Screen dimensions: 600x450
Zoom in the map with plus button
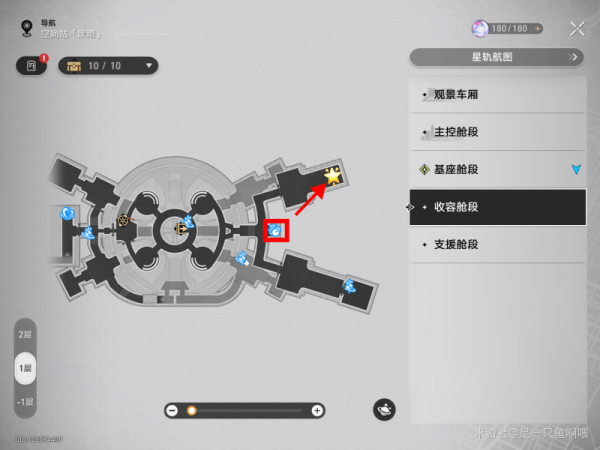[317, 410]
